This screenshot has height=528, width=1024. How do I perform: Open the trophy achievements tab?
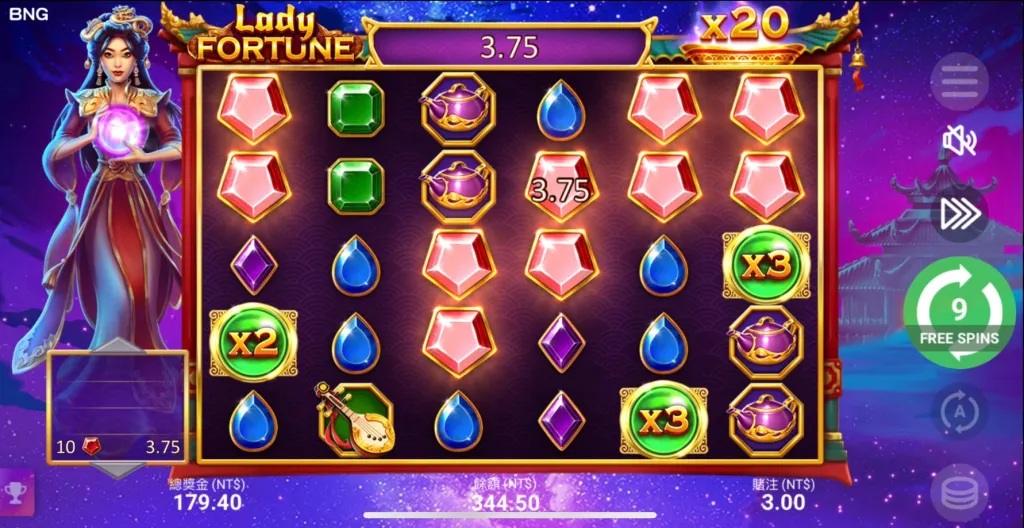point(16,493)
